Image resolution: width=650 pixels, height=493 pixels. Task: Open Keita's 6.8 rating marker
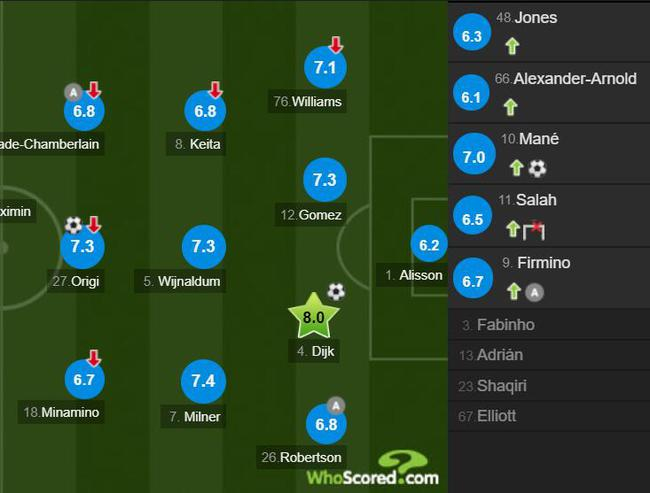(x=205, y=111)
